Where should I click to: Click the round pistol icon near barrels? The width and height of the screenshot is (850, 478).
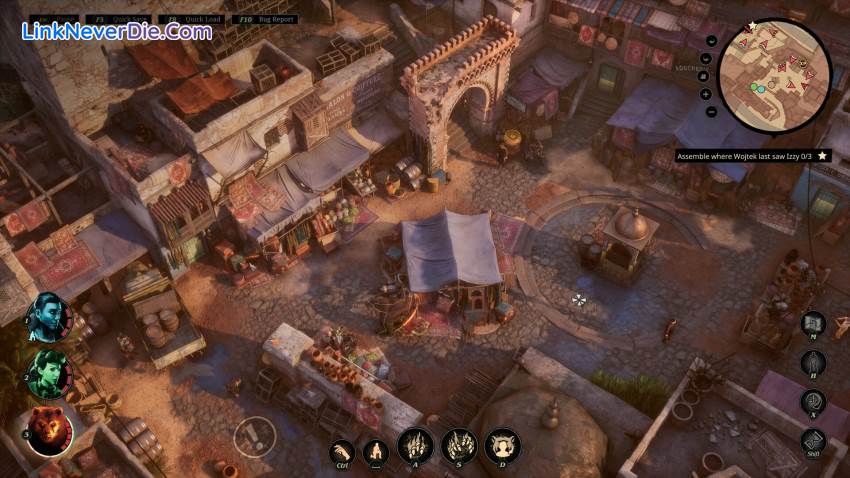(254, 435)
